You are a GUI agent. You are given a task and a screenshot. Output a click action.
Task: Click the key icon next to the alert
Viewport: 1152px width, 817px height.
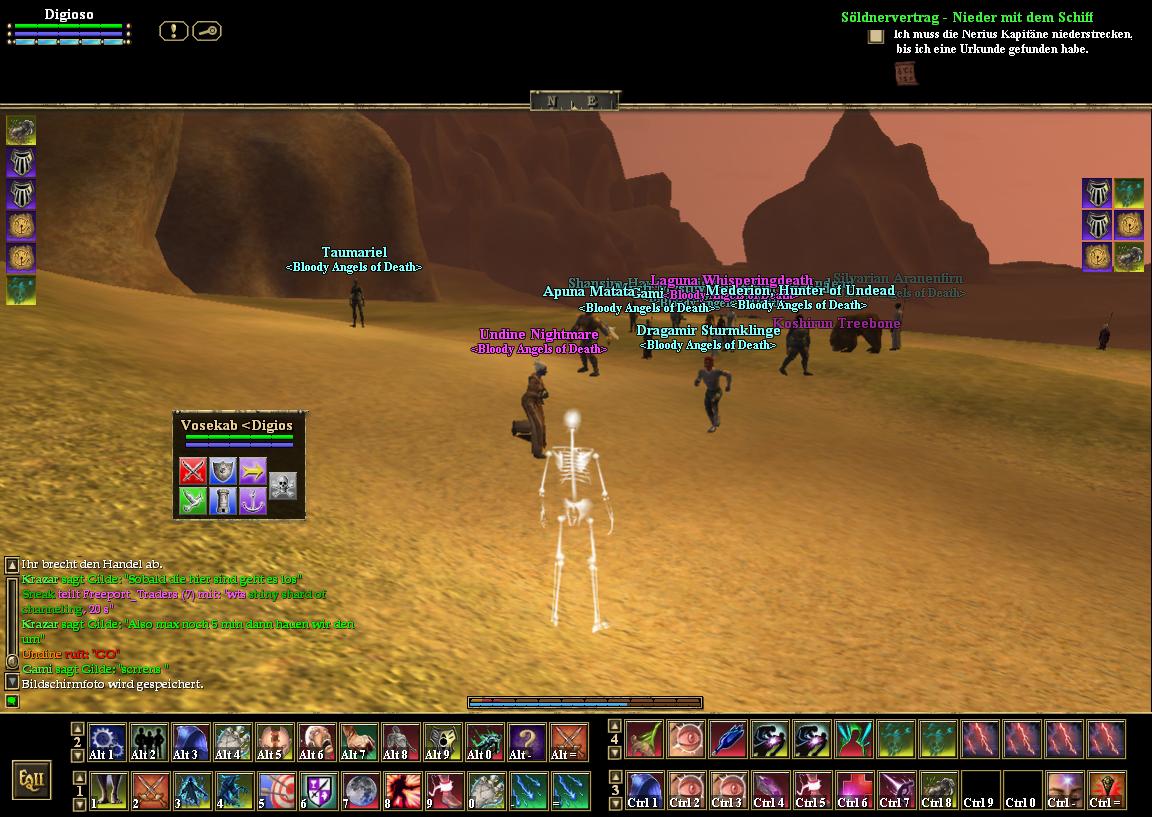[x=206, y=31]
